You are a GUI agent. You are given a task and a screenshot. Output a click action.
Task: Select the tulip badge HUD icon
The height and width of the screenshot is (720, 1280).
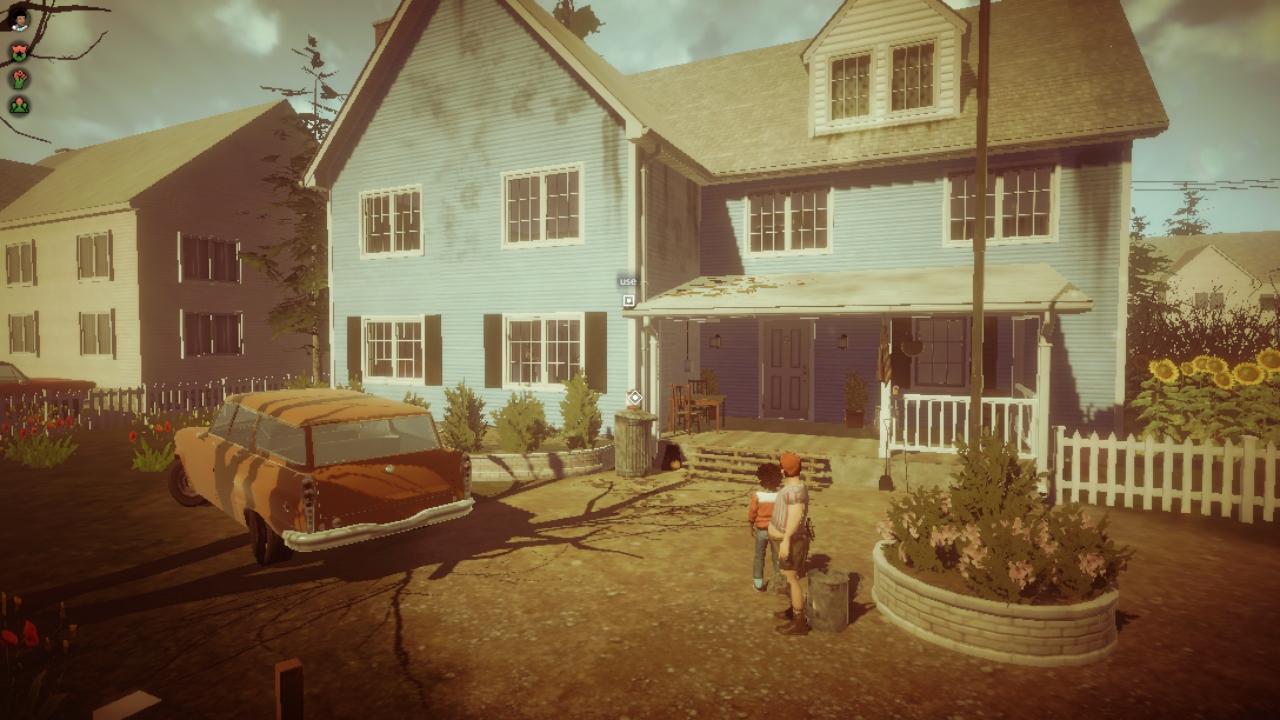(18, 52)
